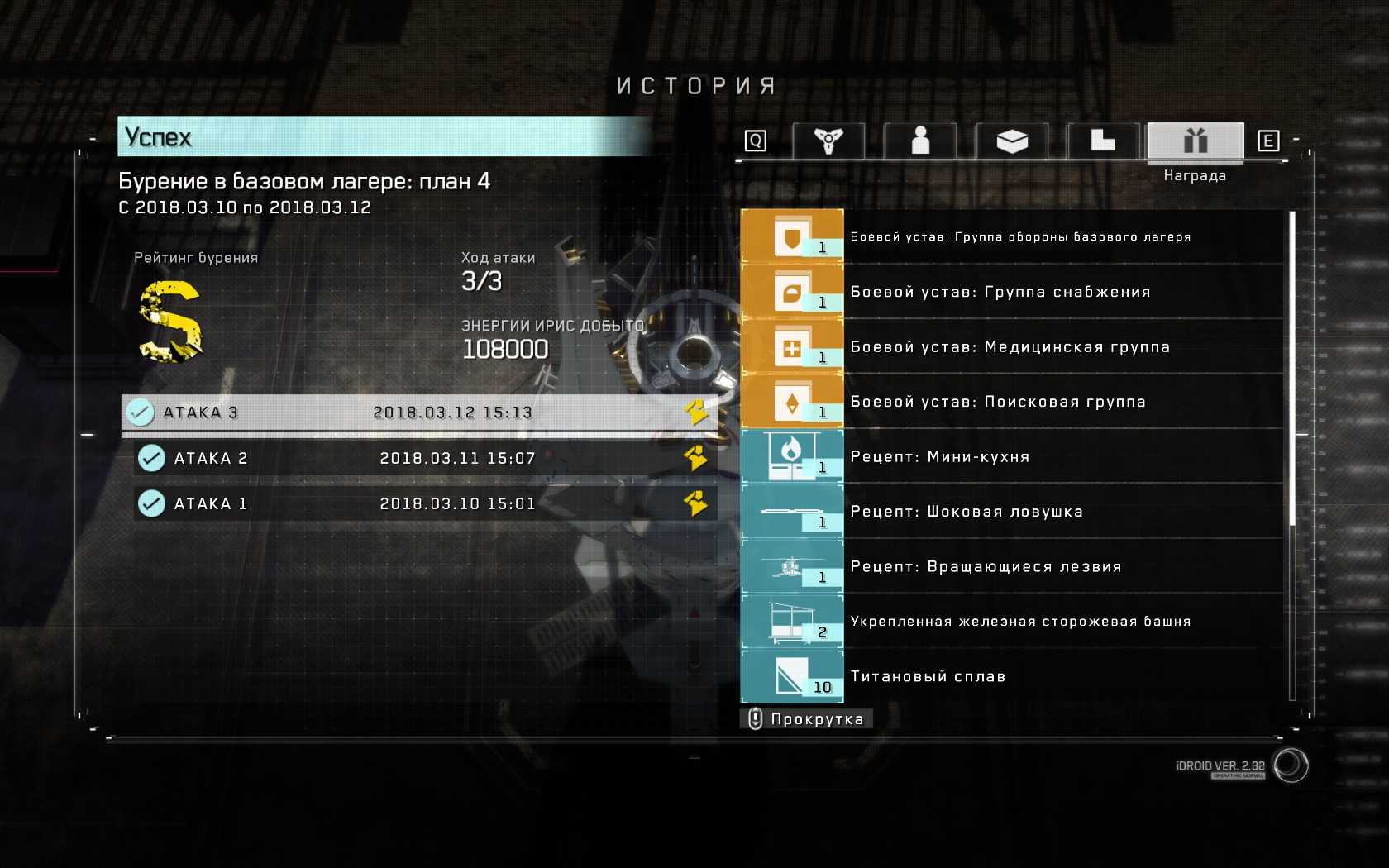Show the L-shaped block tab
This screenshot has width=1389, height=868.
1103,141
